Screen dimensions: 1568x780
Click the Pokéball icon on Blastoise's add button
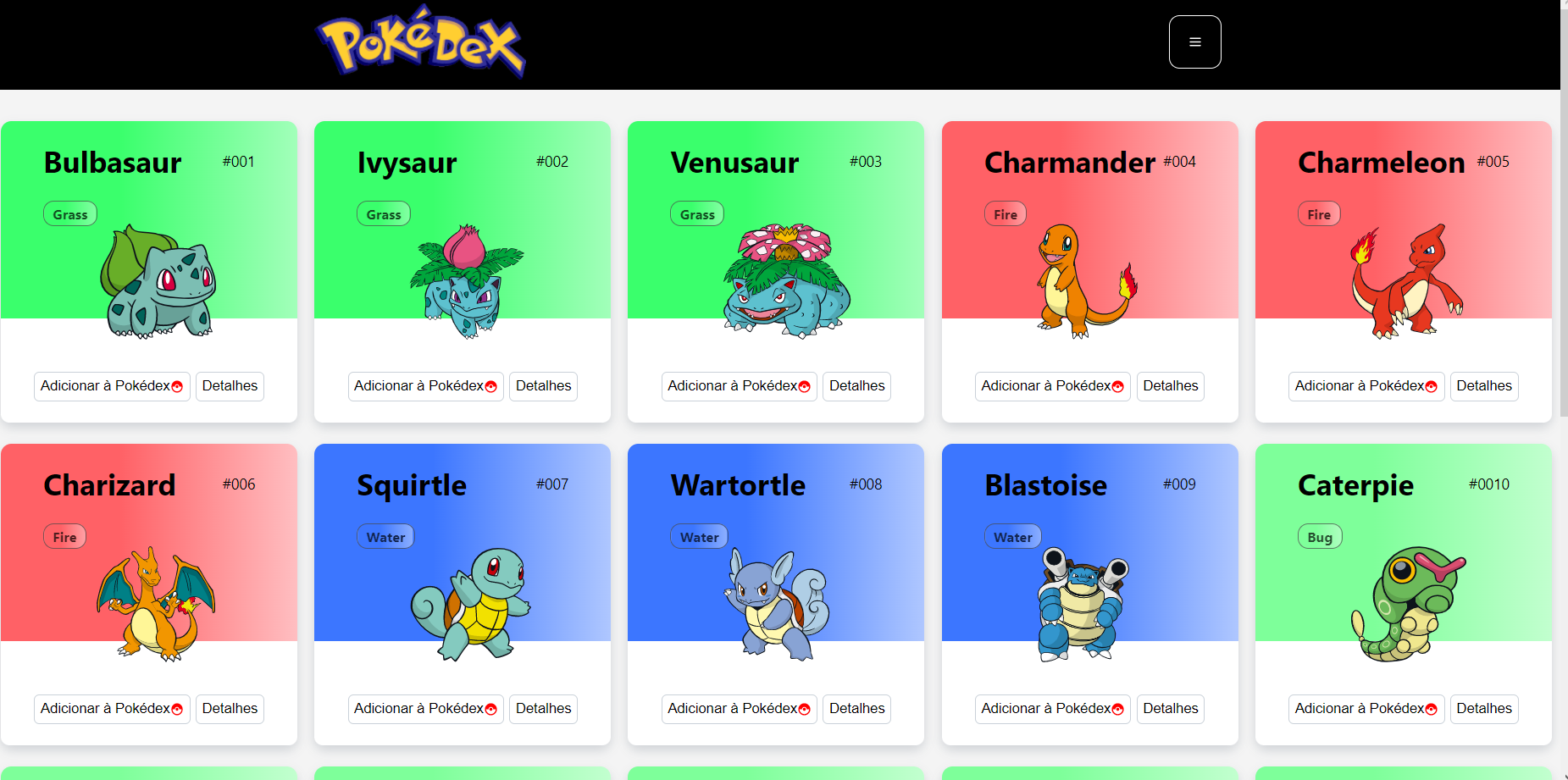(x=1118, y=709)
